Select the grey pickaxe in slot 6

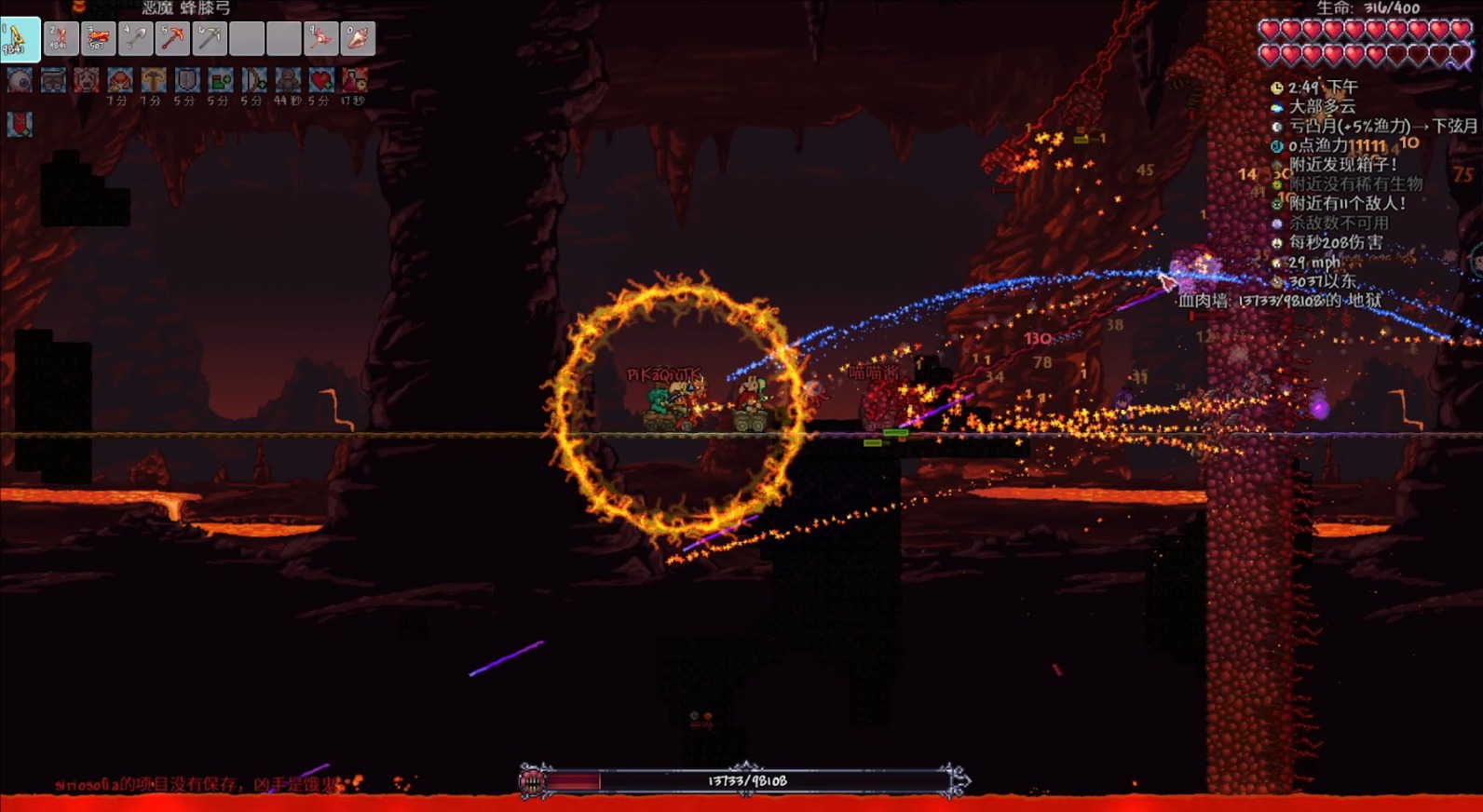point(210,38)
